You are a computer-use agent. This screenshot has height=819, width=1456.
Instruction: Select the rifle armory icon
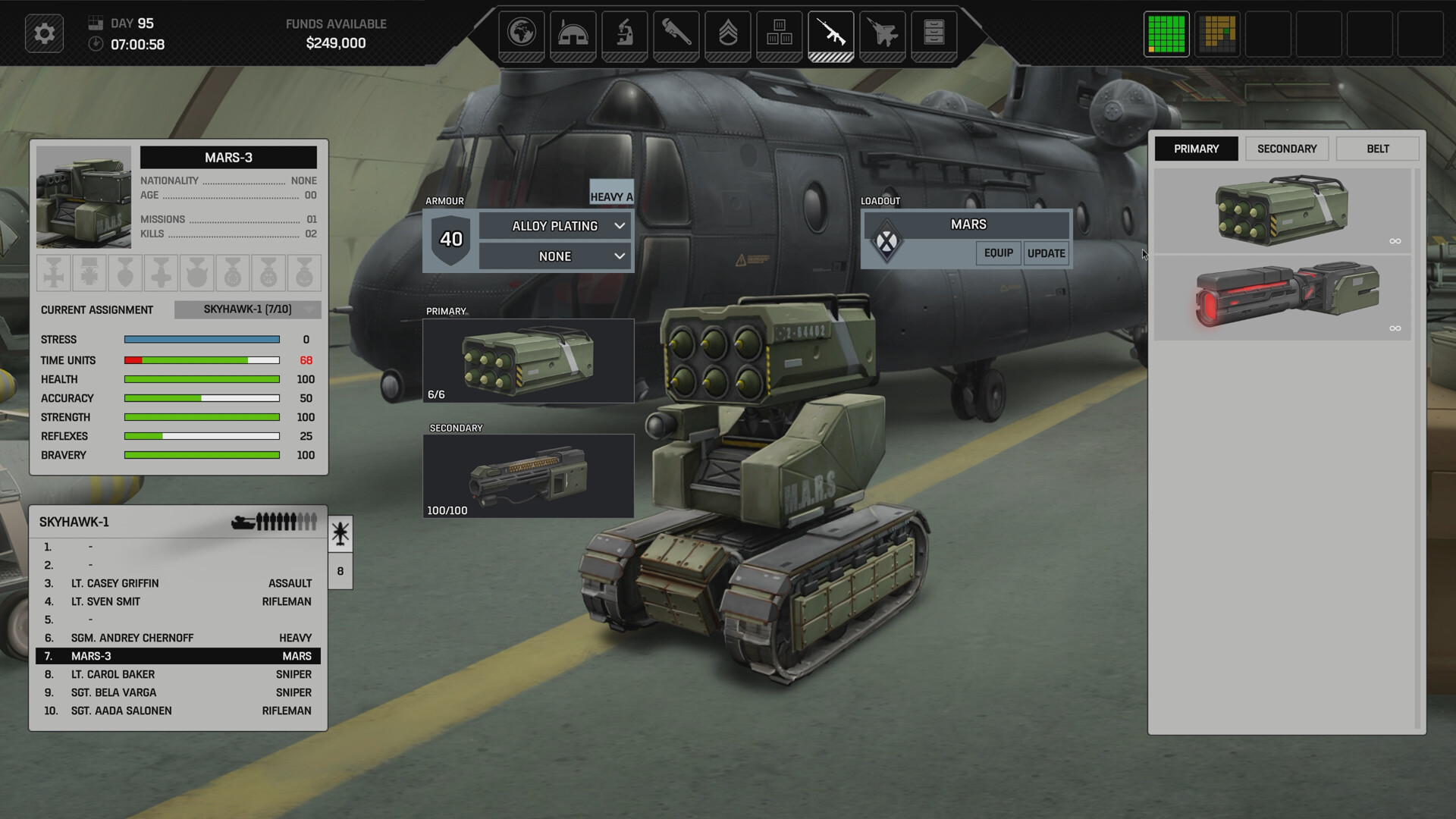tap(831, 32)
